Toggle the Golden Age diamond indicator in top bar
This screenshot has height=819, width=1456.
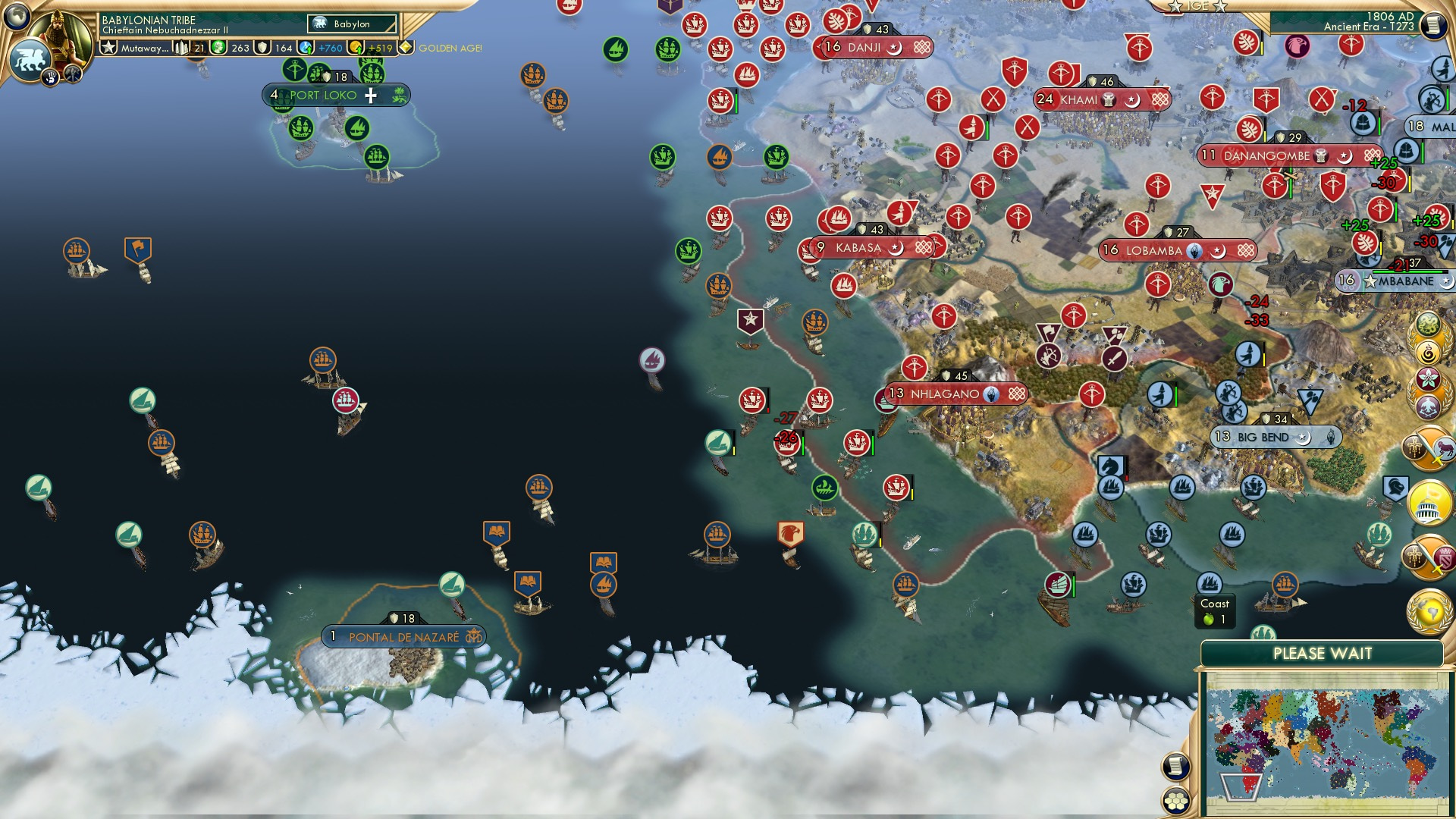(406, 47)
